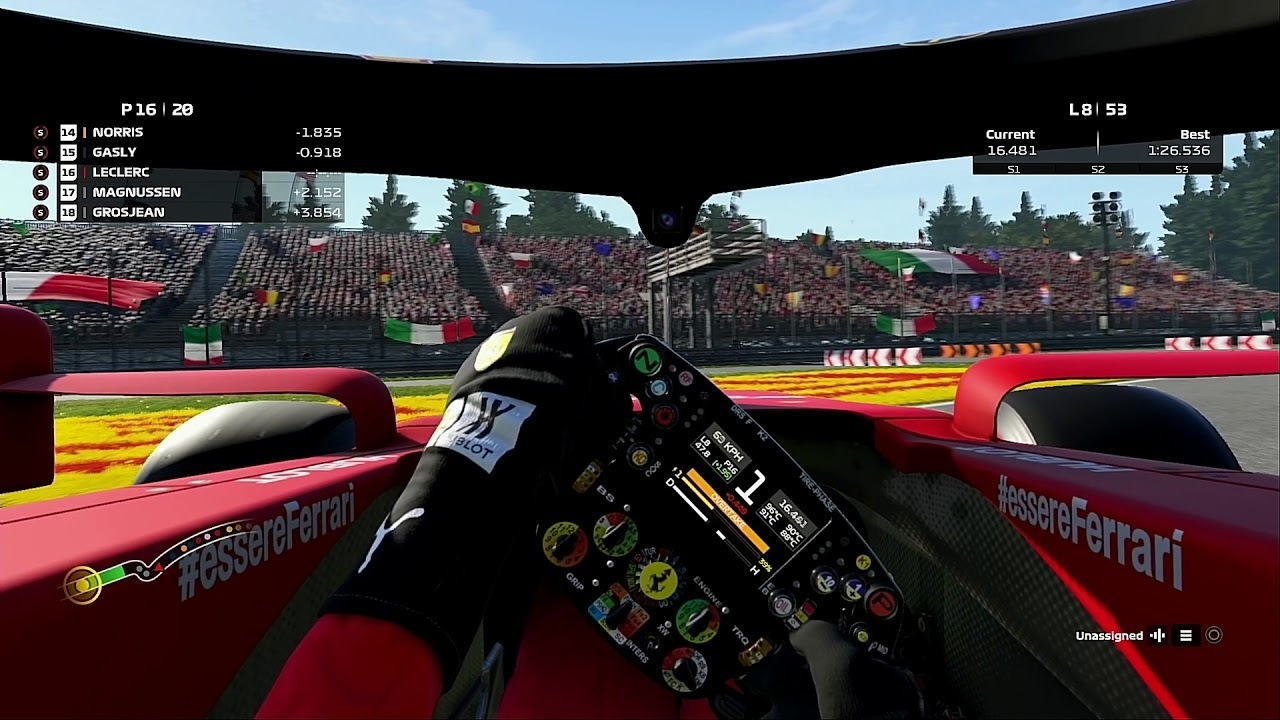Click the Gasly row in the standings
The width and height of the screenshot is (1280, 720).
(114, 152)
